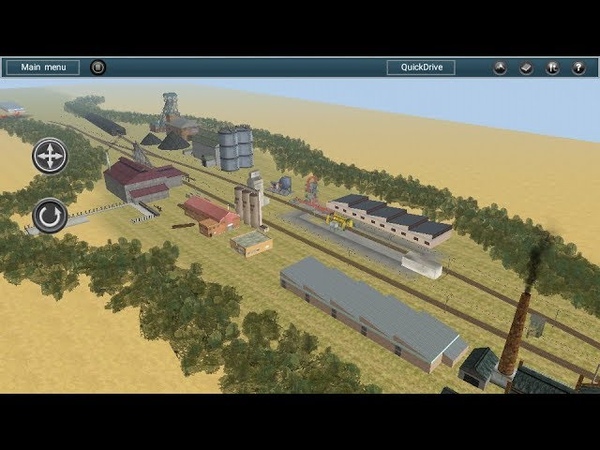Open the question mark help button
600x450 pixels.
[x=578, y=68]
